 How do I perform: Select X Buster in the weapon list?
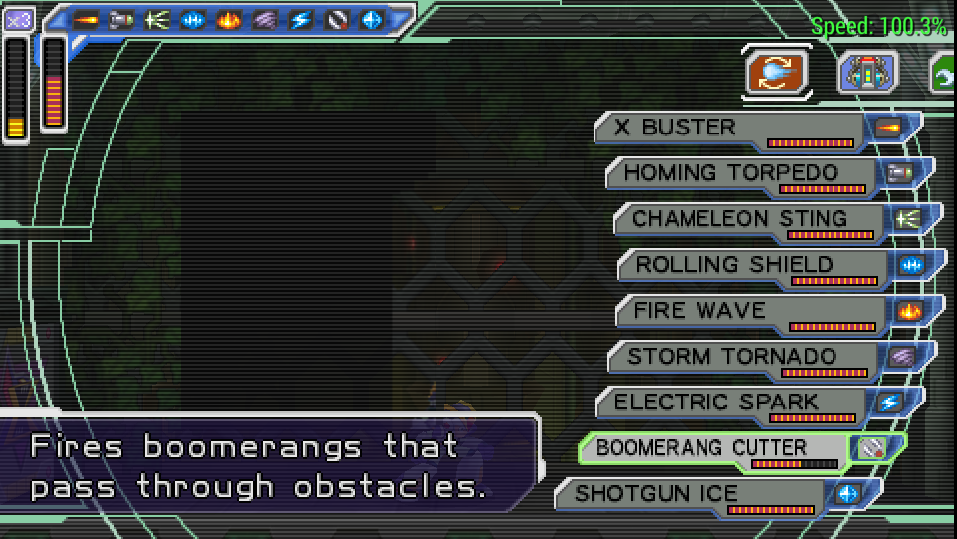[x=730, y=128]
